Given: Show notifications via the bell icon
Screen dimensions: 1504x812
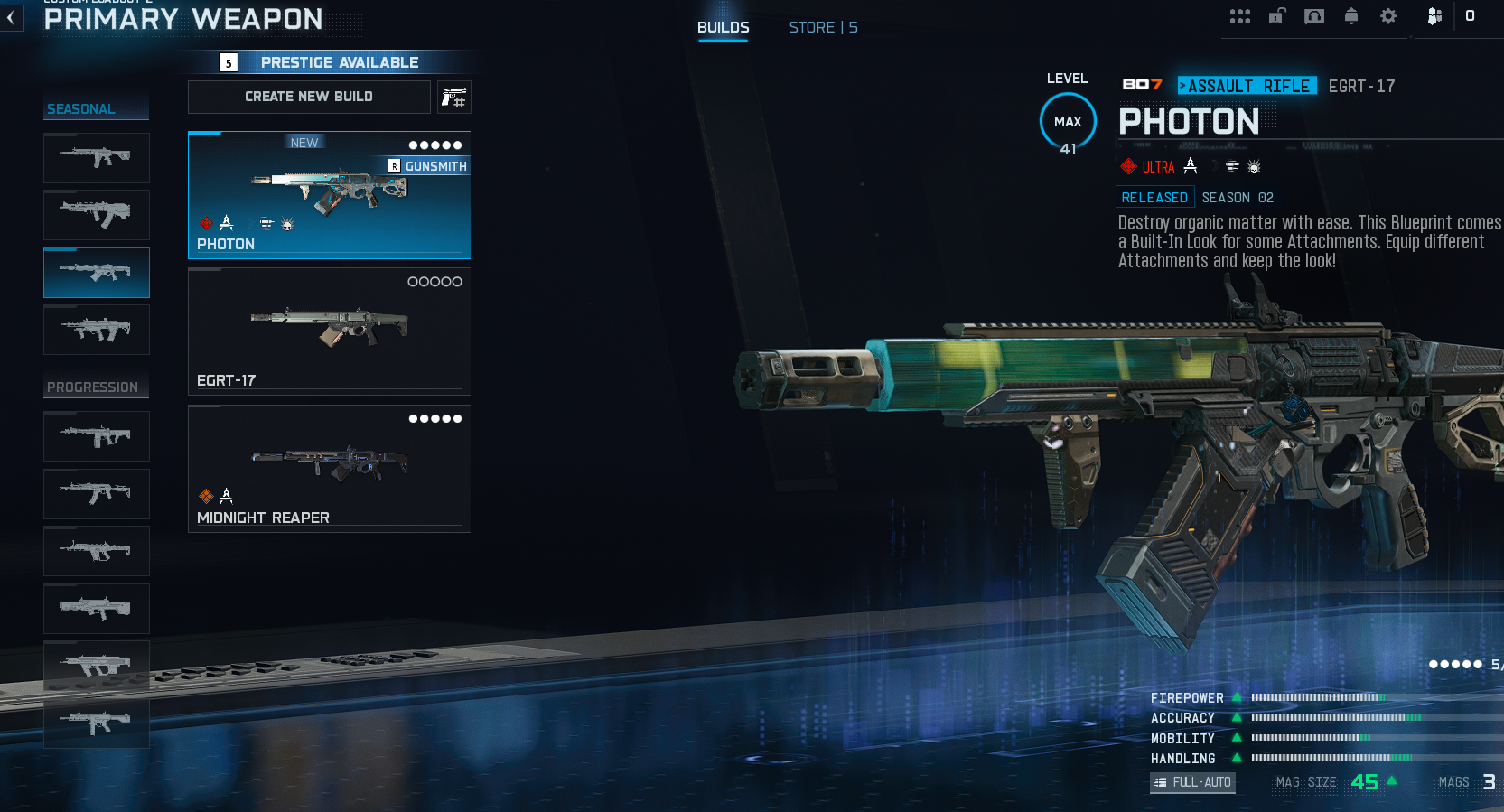Looking at the screenshot, I should coord(1351,16).
